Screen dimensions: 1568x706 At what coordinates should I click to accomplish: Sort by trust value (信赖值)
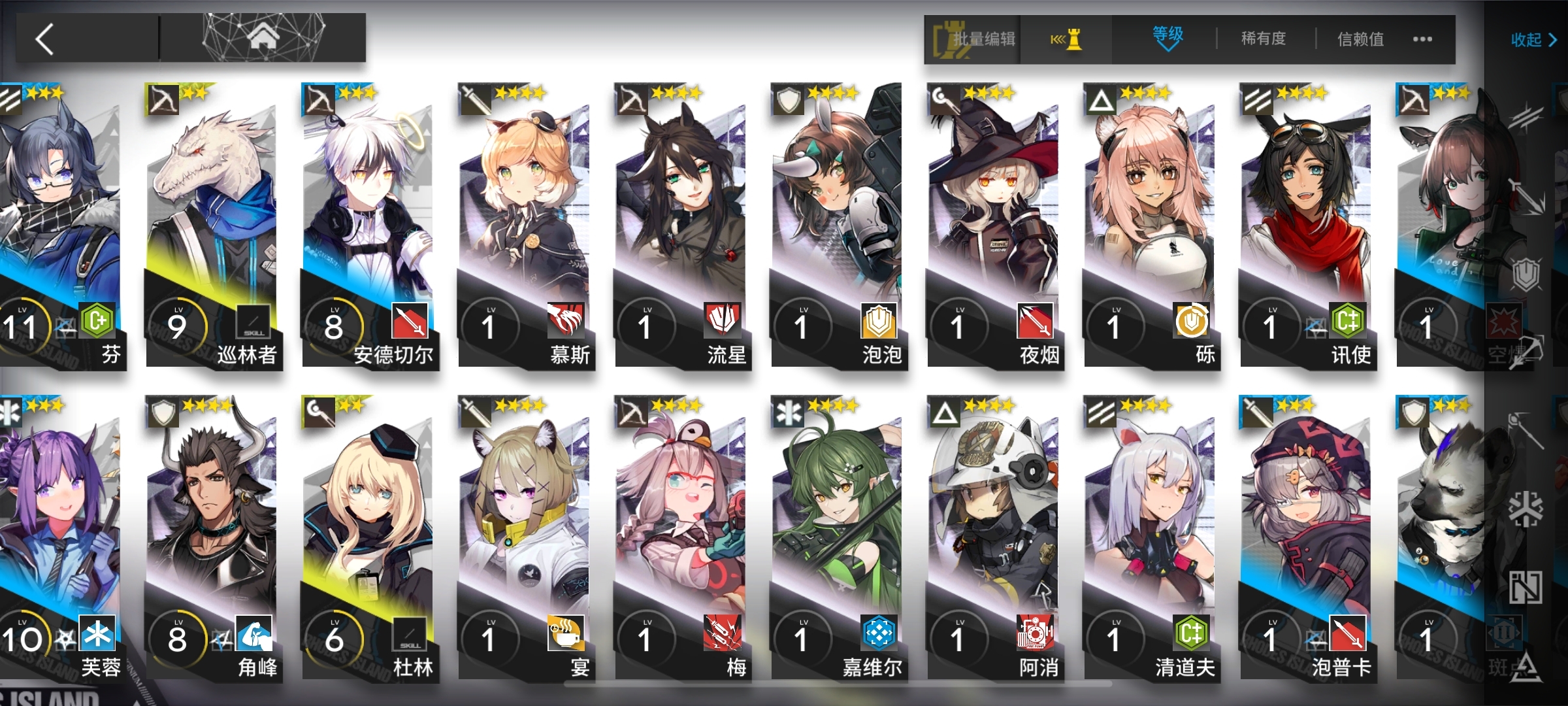1360,39
